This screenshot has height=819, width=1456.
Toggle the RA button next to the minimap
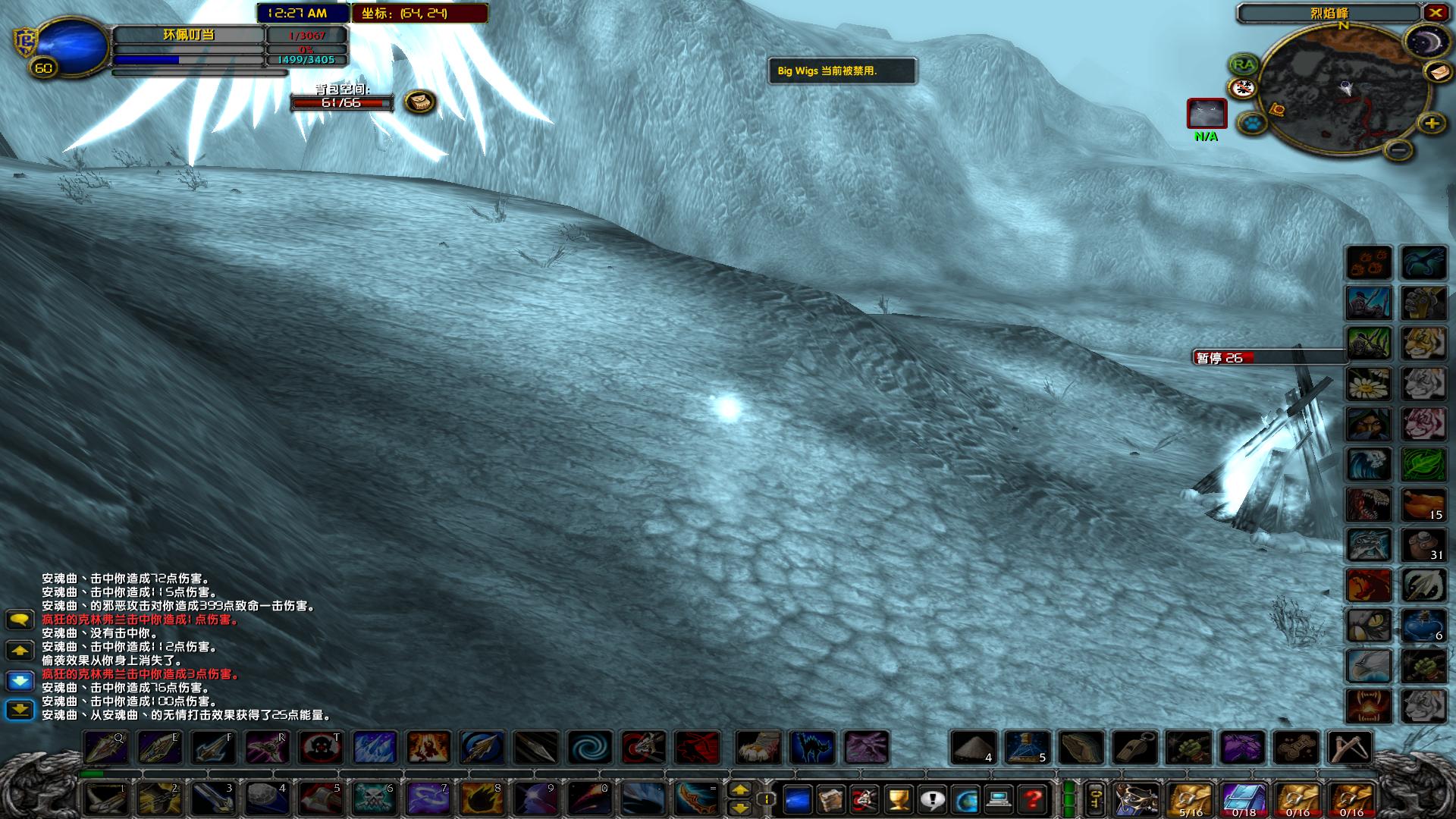click(1244, 64)
